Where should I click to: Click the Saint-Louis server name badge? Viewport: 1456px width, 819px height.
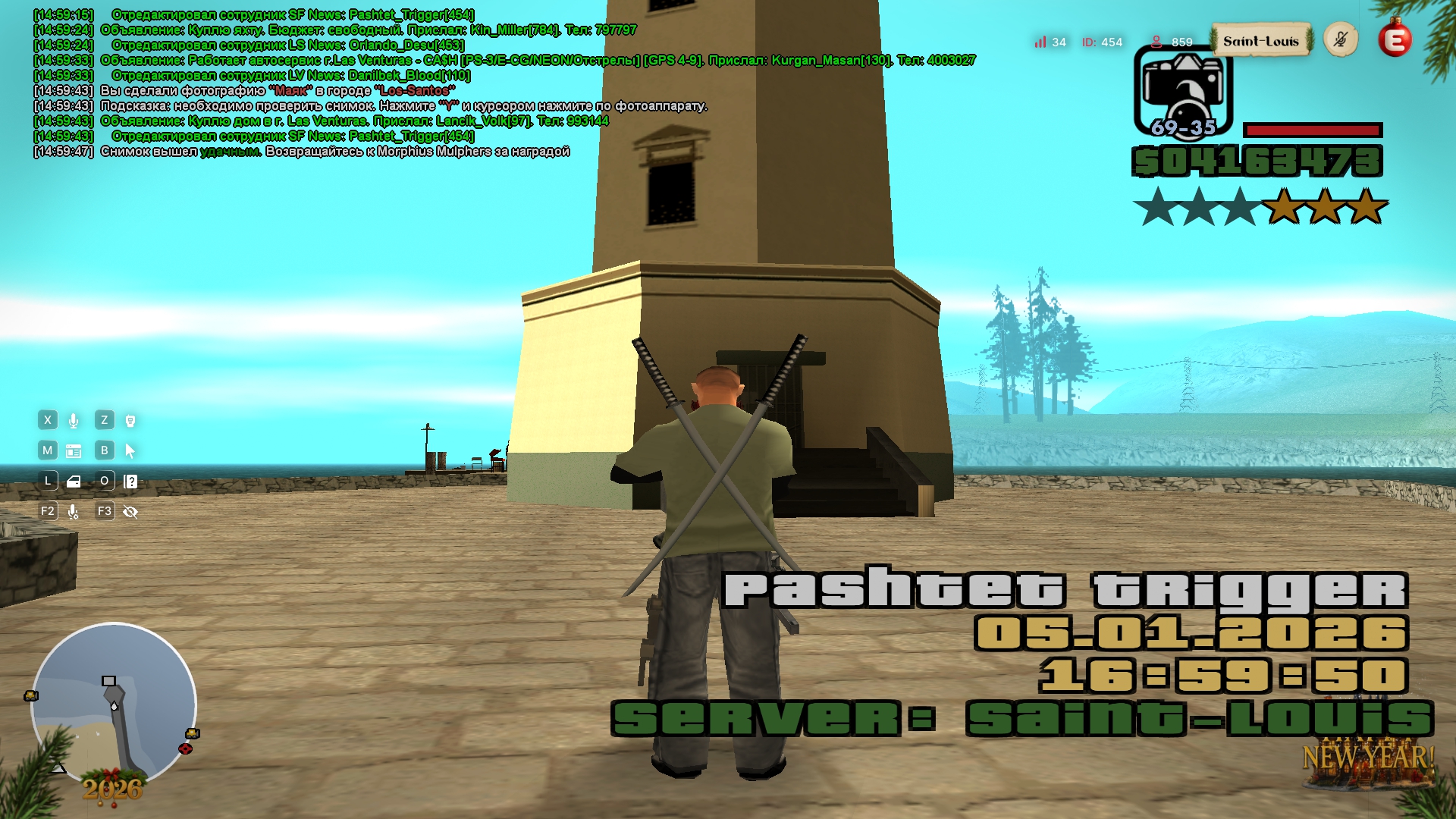pyautogui.click(x=1260, y=41)
